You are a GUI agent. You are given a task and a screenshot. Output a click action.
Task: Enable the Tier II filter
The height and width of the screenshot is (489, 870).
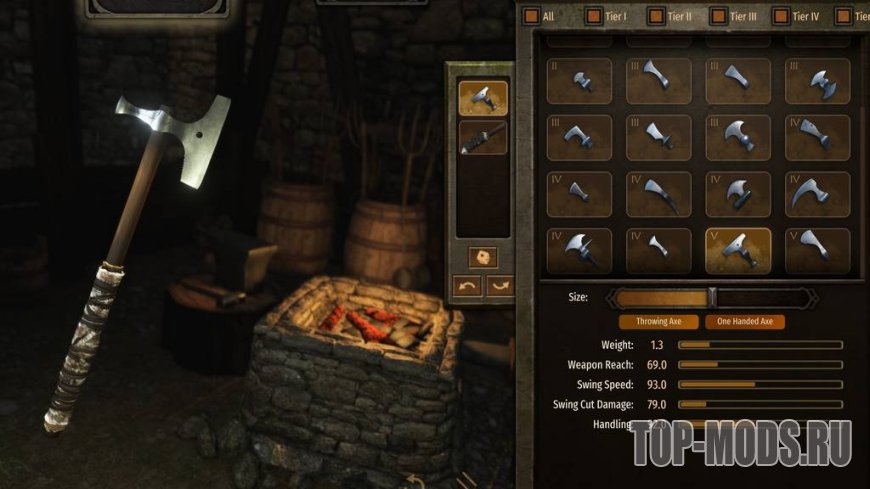tap(656, 16)
